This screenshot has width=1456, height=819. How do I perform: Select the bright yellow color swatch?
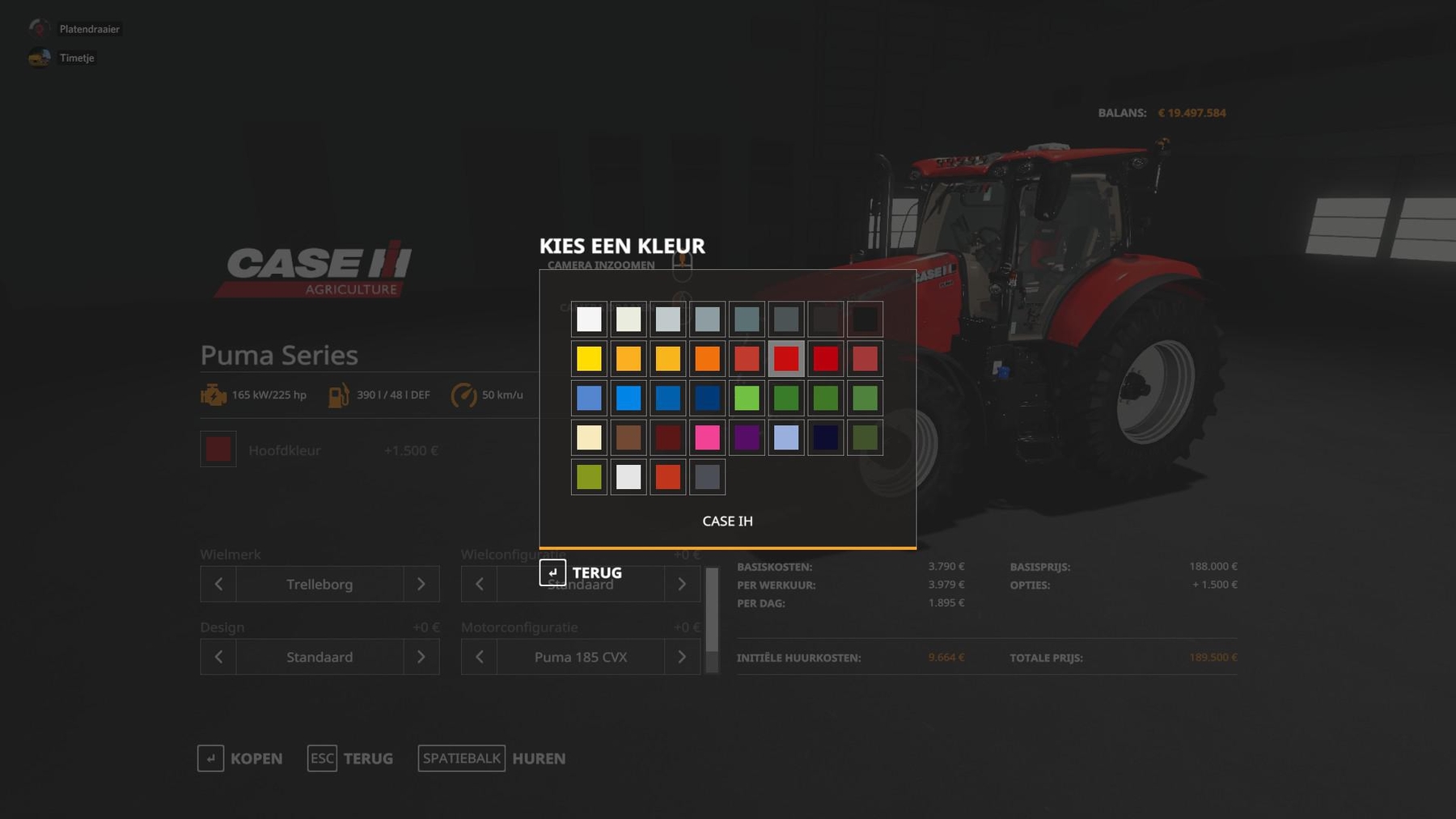[589, 358]
